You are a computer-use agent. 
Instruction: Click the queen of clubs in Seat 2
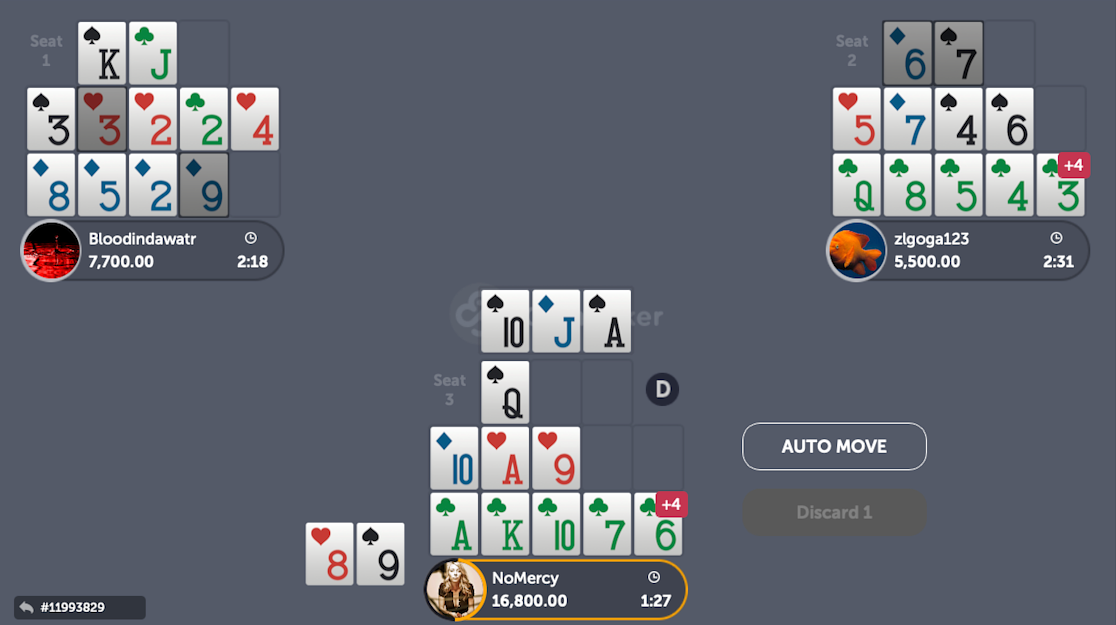(x=857, y=185)
